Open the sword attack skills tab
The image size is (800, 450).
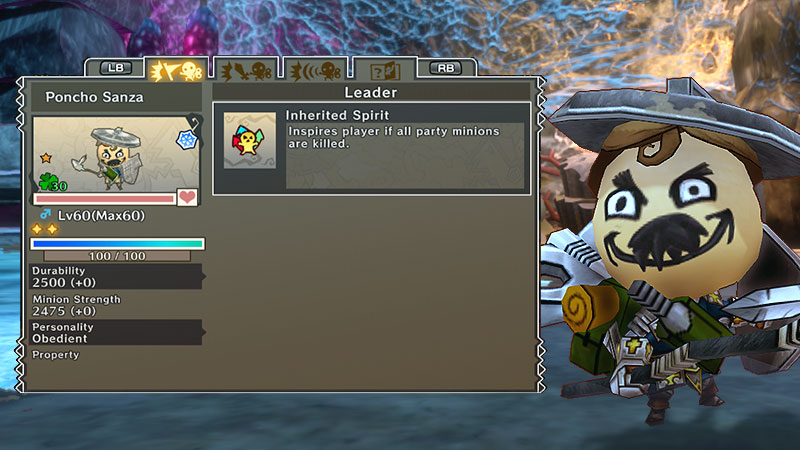(x=245, y=70)
